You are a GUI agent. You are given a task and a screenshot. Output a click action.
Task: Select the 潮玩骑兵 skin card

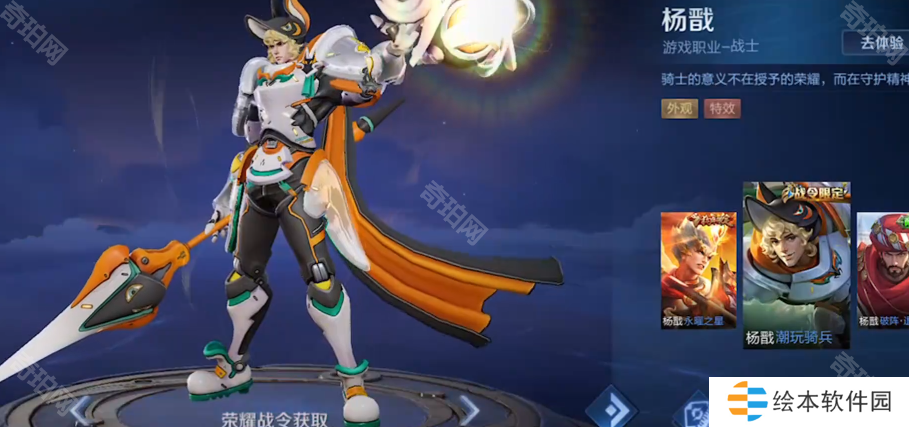click(x=796, y=265)
